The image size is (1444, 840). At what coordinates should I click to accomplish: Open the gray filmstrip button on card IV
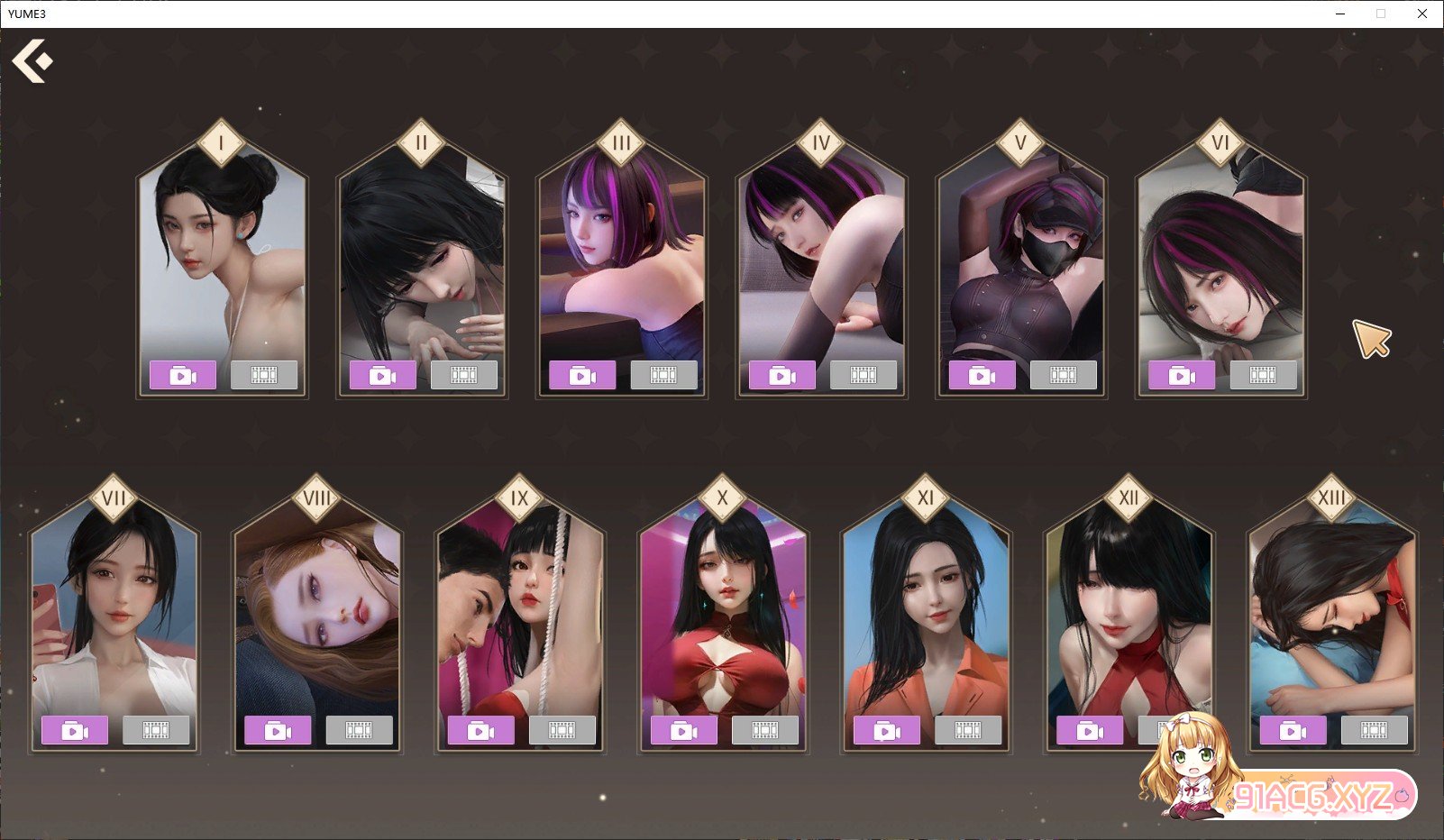click(863, 375)
